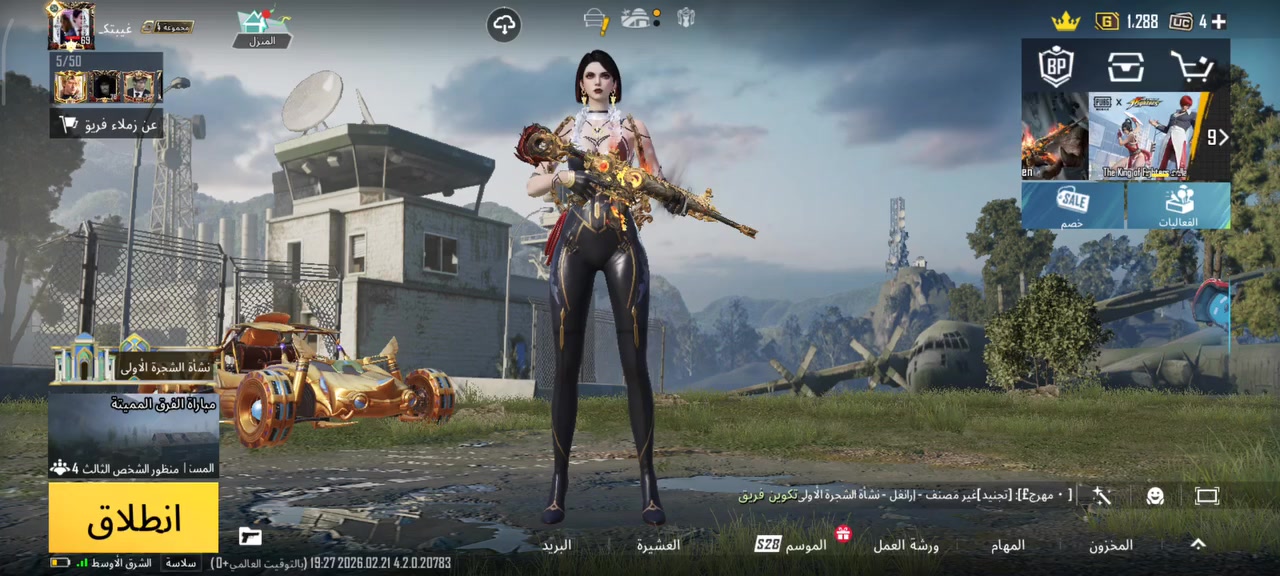Open the Royale Pass BP icon
Screen dimensions: 1280x576
point(1056,67)
